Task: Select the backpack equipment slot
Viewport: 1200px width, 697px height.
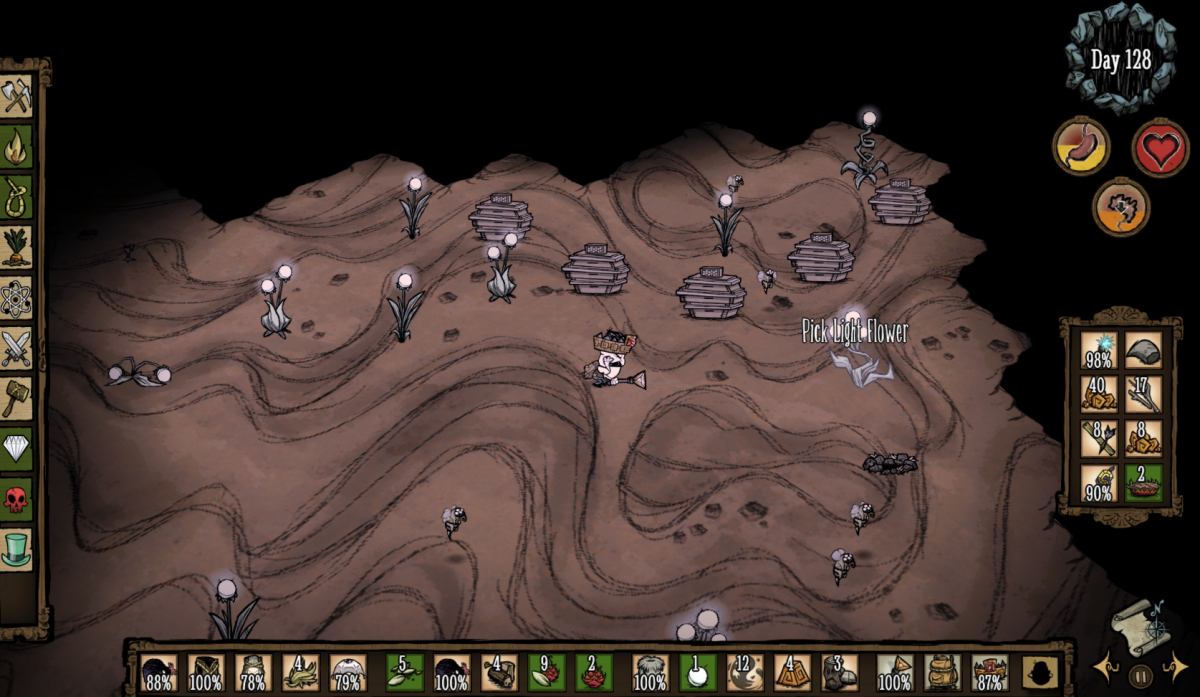Action: click(x=940, y=673)
